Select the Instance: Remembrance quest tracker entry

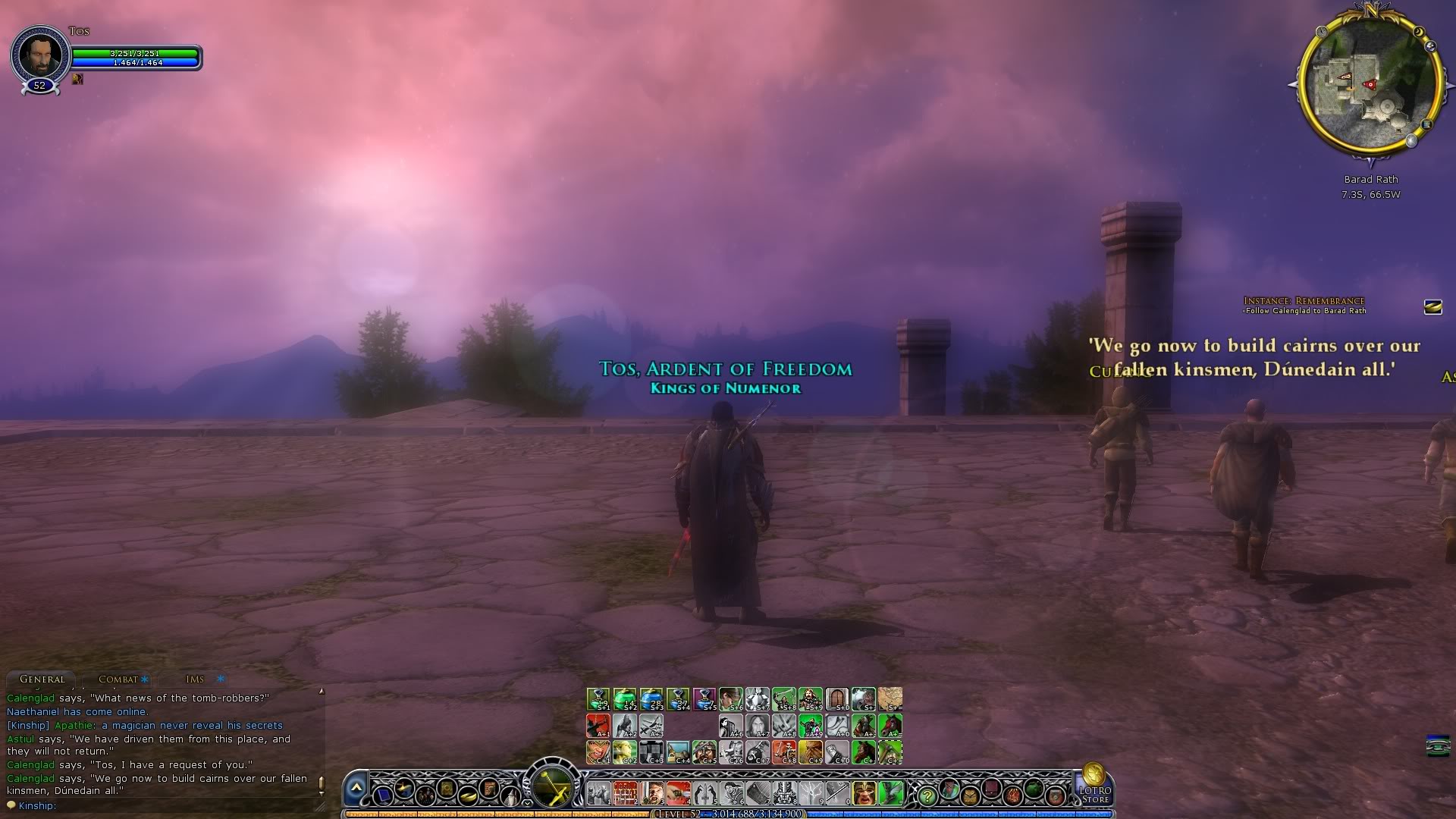pos(1304,301)
